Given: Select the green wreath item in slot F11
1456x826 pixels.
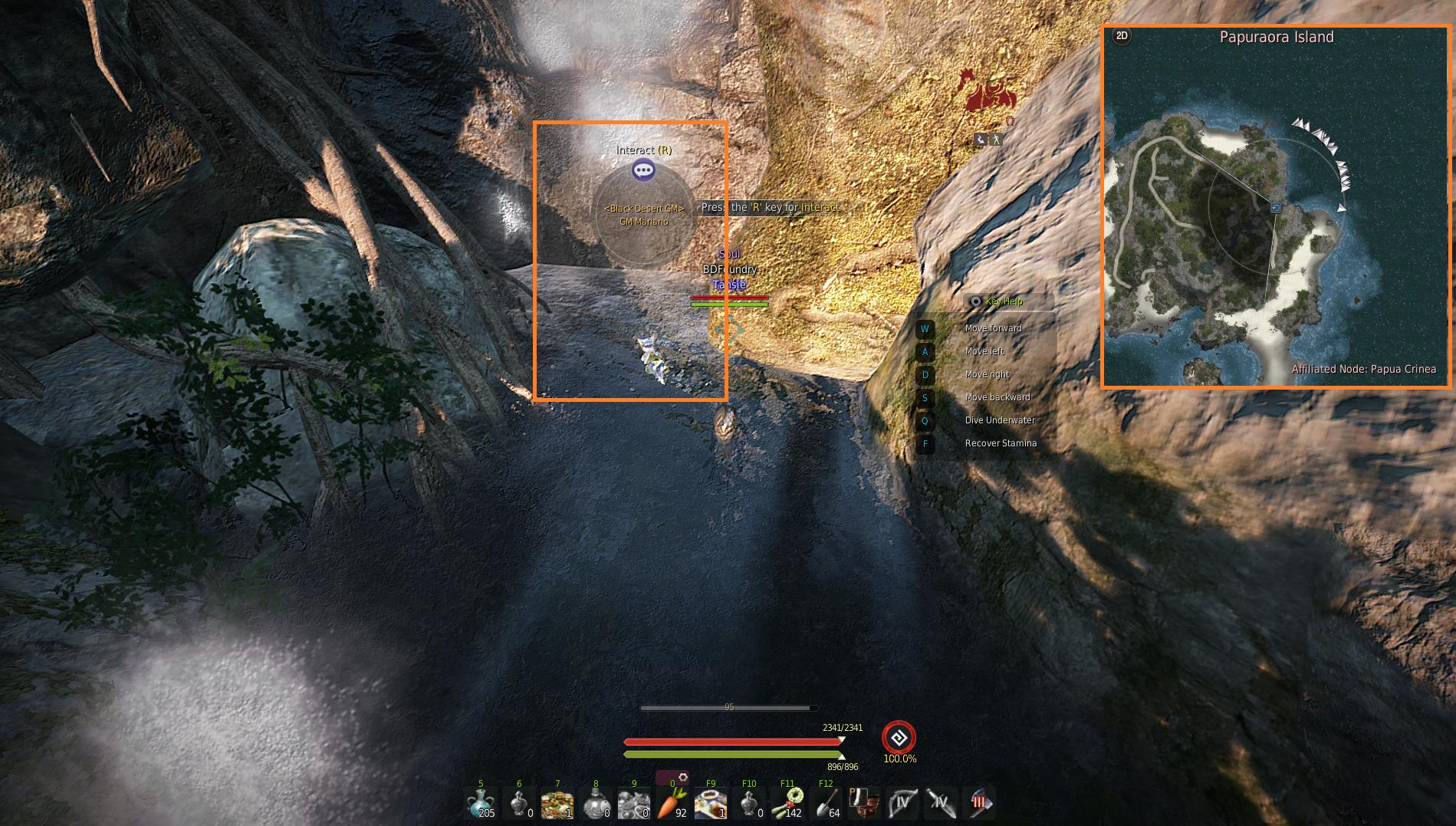Looking at the screenshot, I should tap(787, 804).
